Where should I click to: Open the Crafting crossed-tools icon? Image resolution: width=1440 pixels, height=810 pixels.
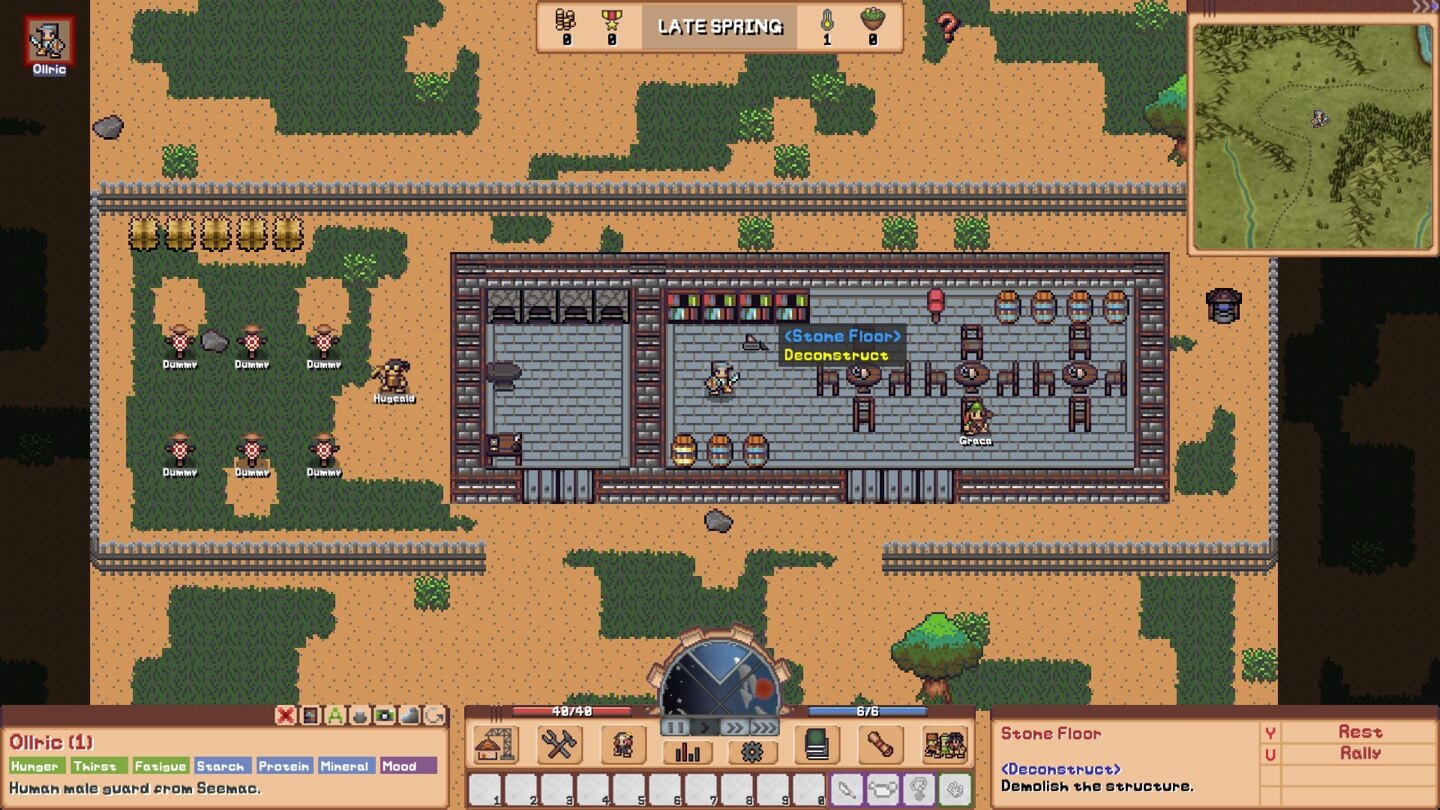coord(560,744)
